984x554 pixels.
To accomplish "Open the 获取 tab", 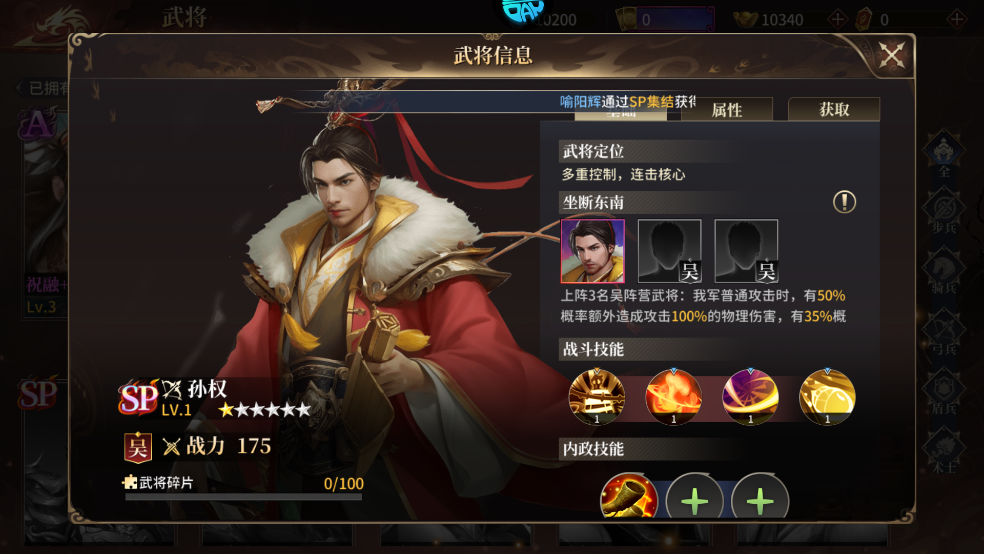I will point(834,110).
